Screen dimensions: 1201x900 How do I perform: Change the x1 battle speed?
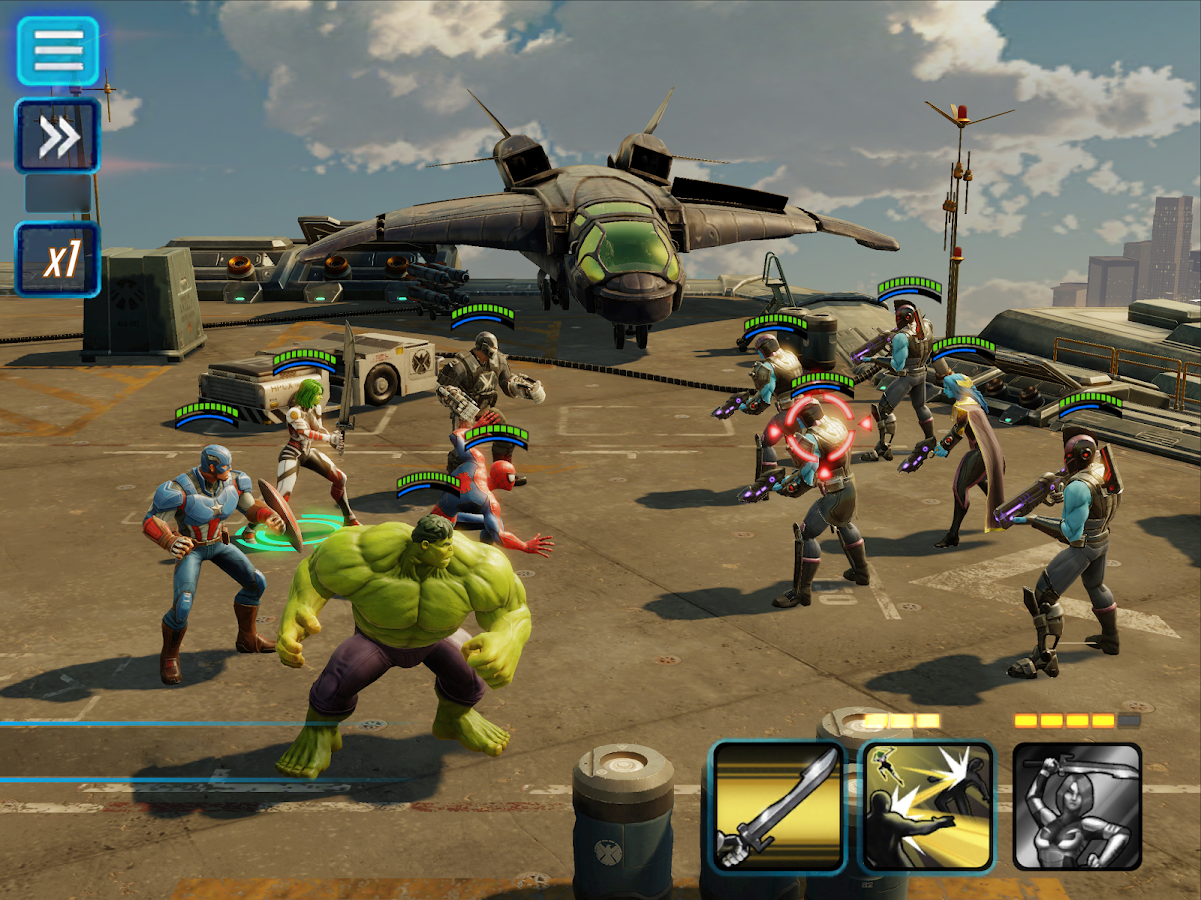pyautogui.click(x=58, y=259)
